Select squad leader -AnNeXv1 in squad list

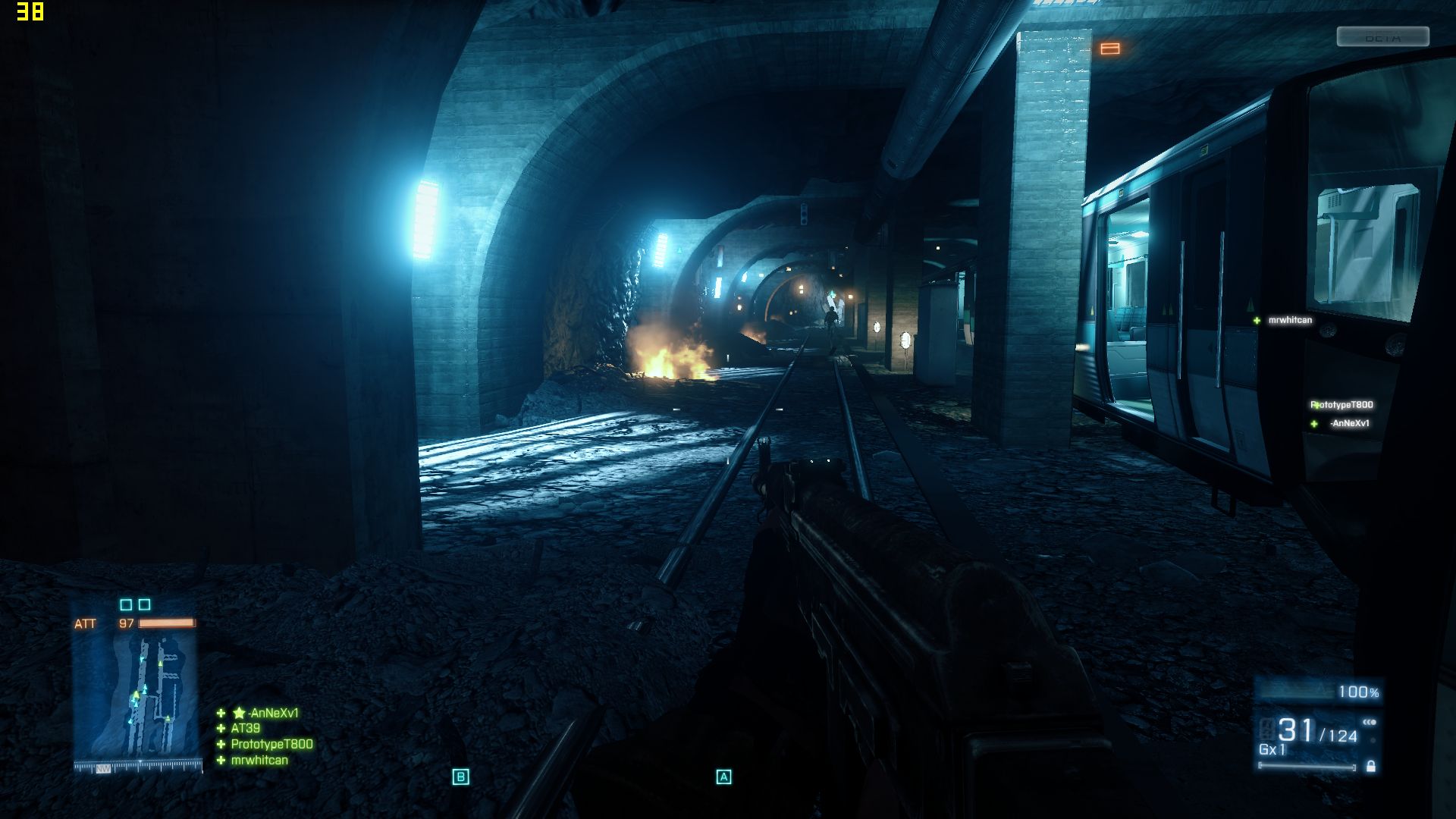point(271,713)
